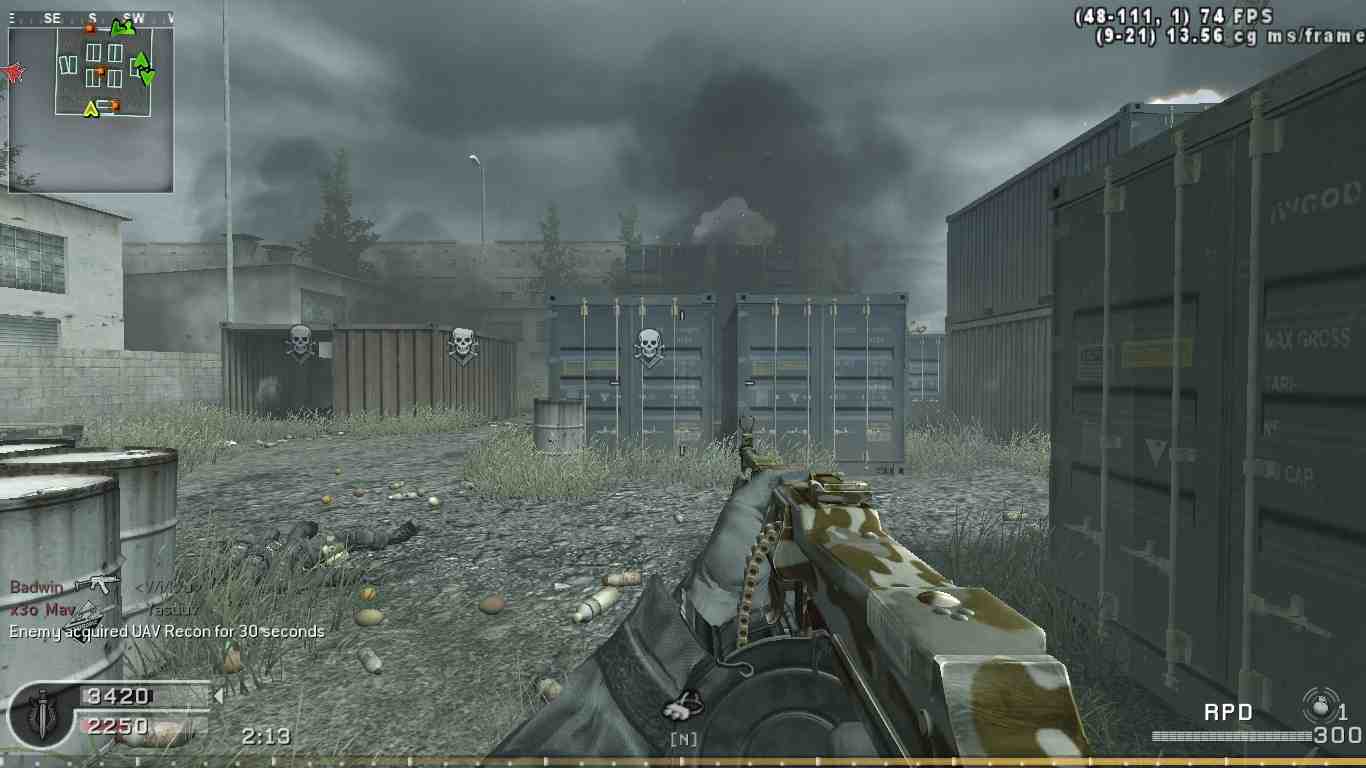Click the dagger team emblem
1366x768 pixels.
41,714
